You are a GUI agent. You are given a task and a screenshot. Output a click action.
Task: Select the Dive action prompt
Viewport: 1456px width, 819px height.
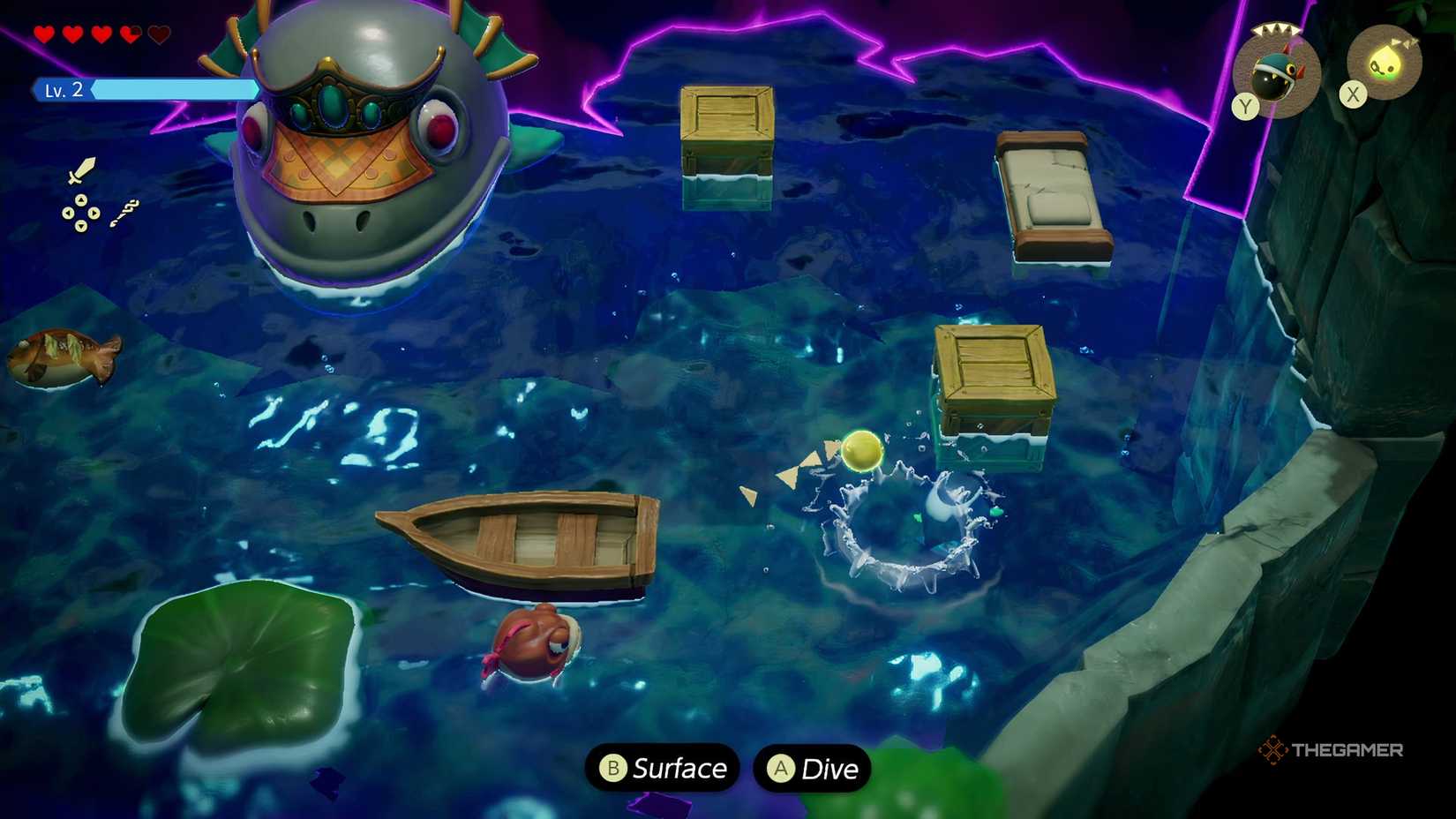(812, 769)
